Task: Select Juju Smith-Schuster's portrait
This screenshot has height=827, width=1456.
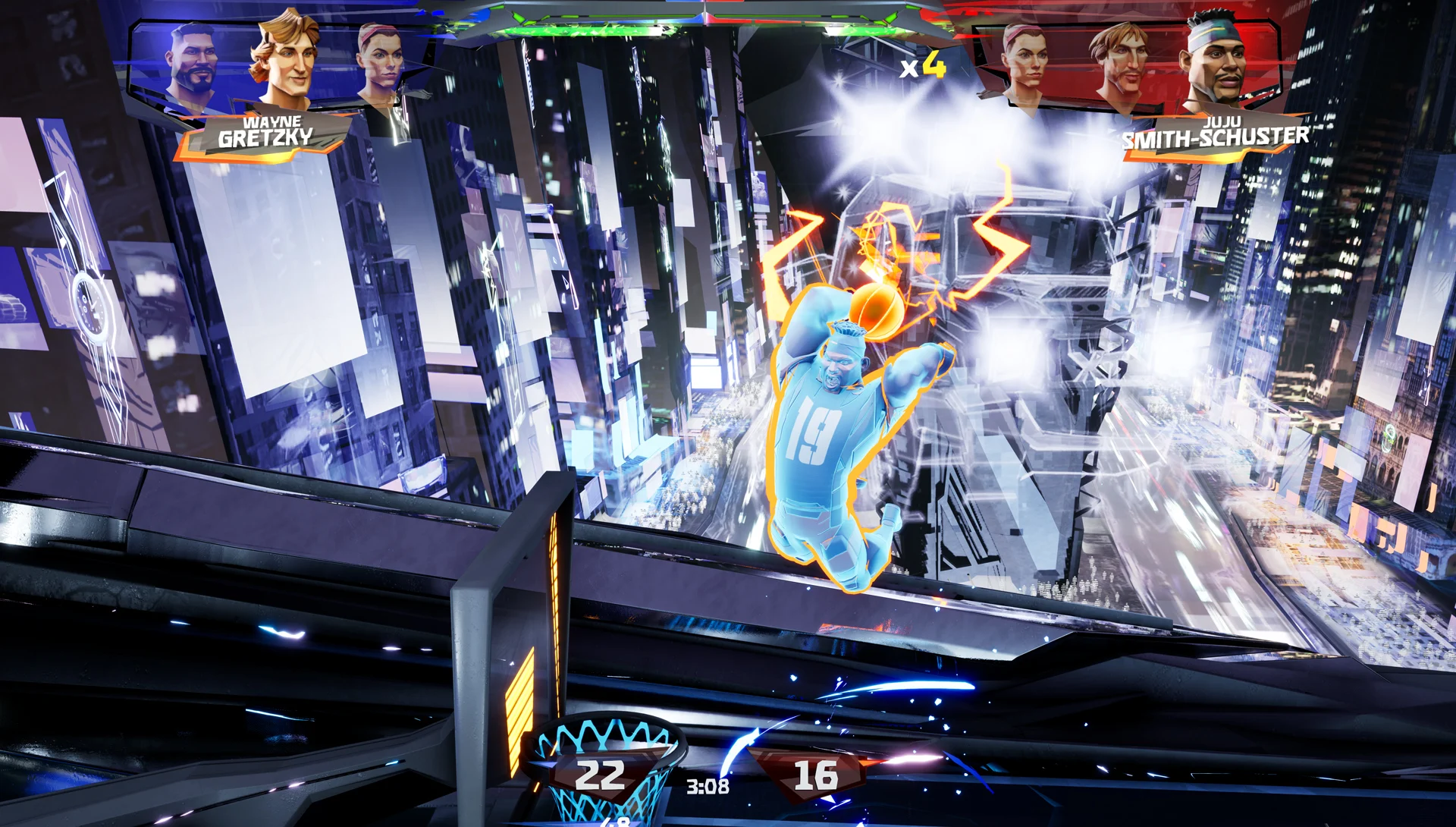Action: (1216, 62)
